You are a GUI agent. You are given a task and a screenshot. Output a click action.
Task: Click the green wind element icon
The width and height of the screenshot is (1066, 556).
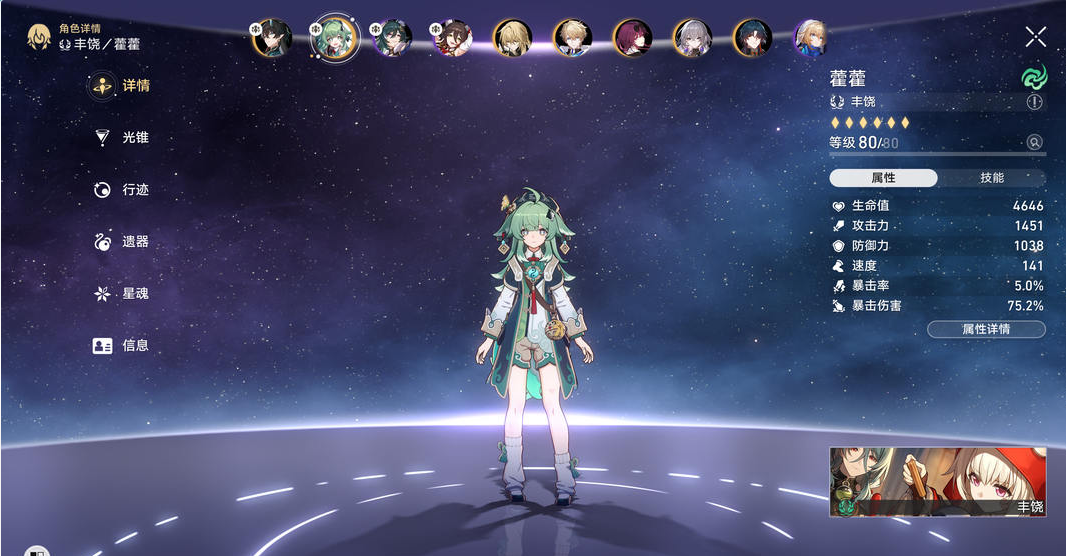[1032, 76]
